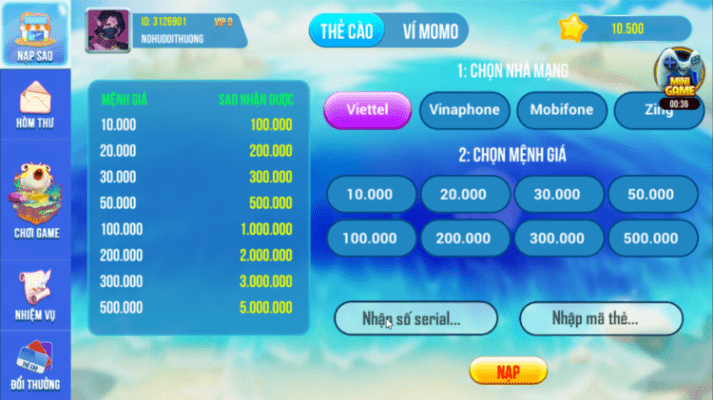Screen dimensions: 713x400
Task: Switch to the Ví Momo tab
Action: coord(422,31)
